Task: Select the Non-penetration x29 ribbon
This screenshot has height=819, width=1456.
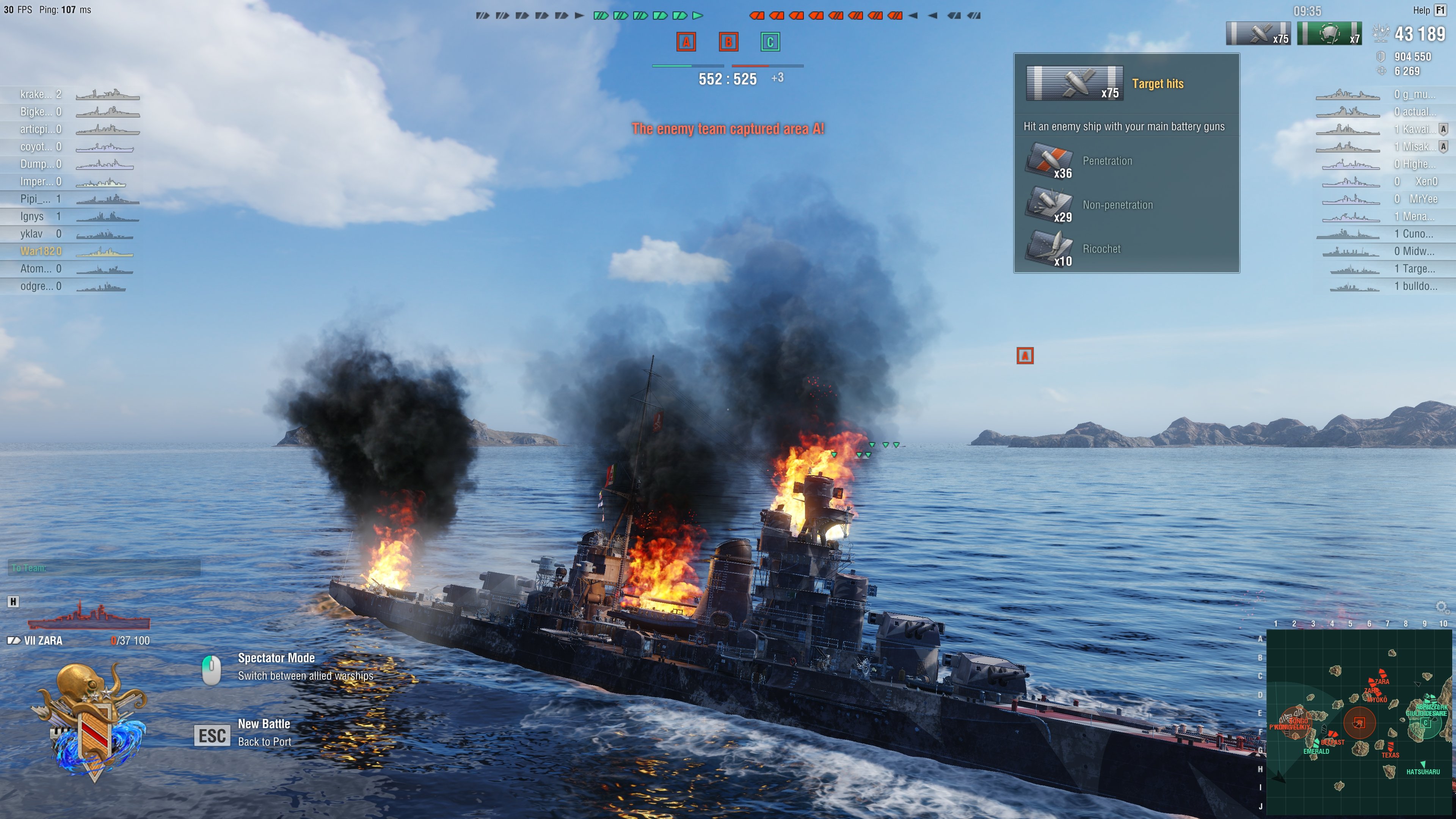Action: click(1049, 205)
